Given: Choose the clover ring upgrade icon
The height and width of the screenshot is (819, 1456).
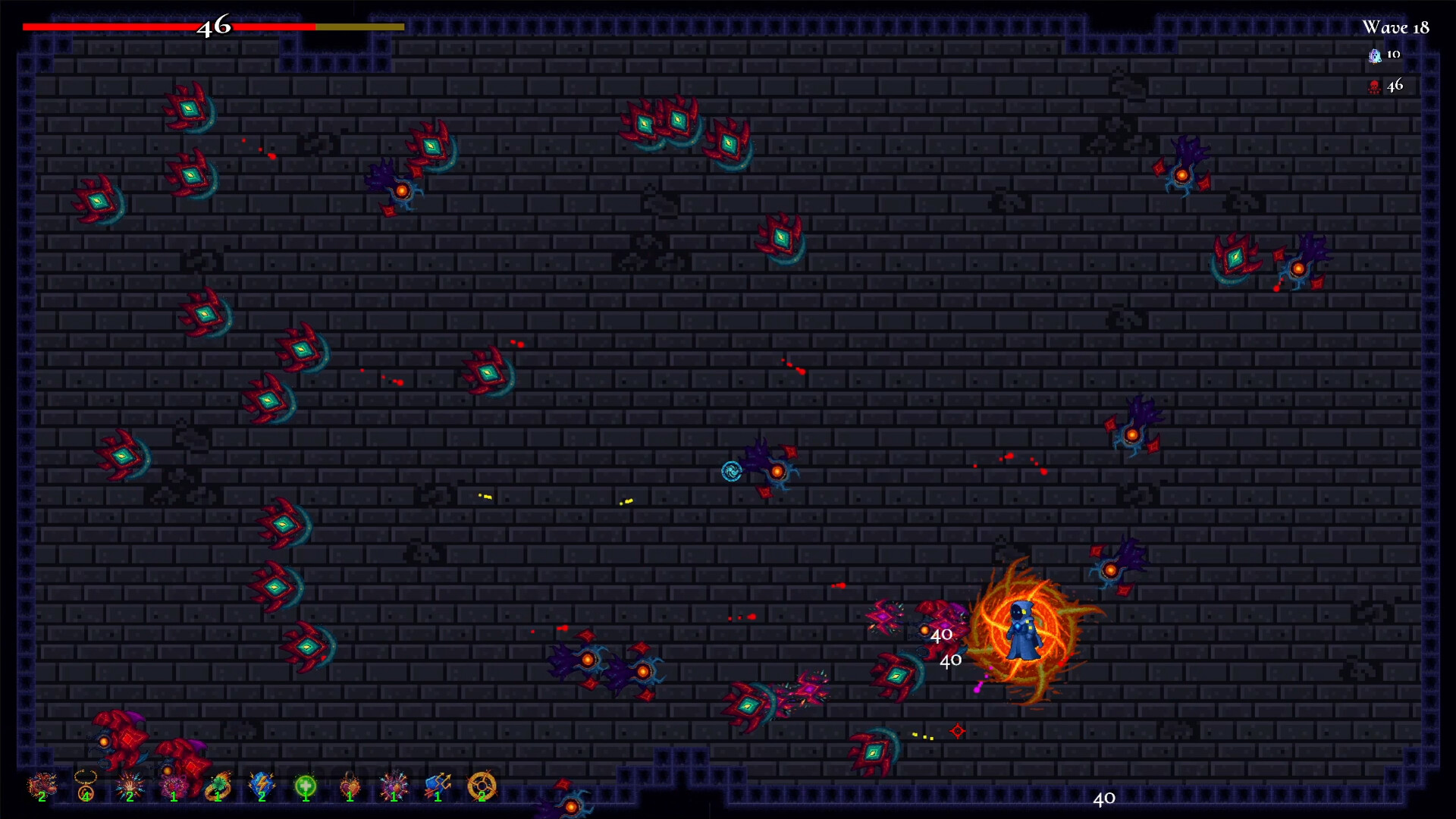Looking at the screenshot, I should [218, 786].
